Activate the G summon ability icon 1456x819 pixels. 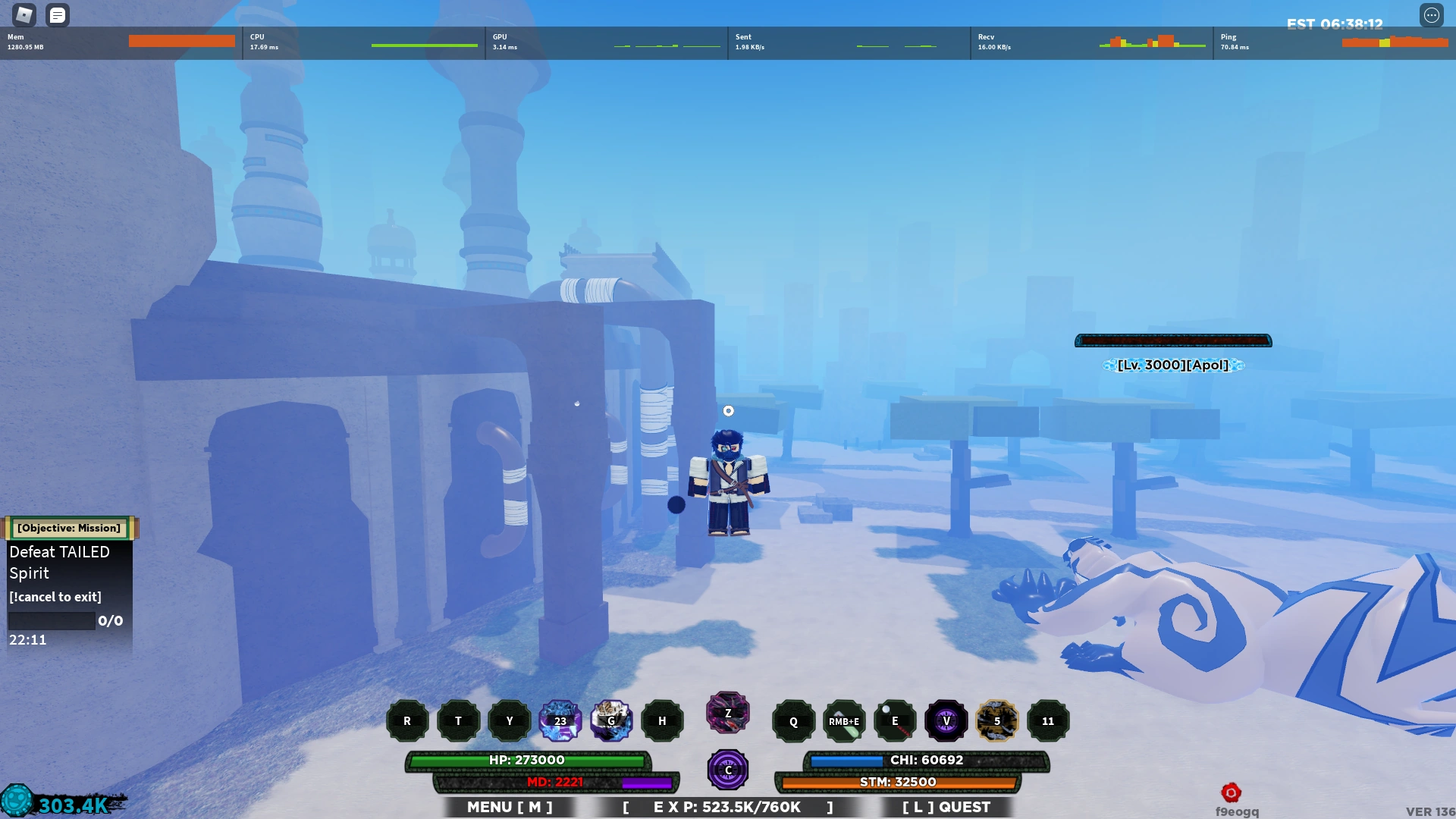tap(612, 720)
